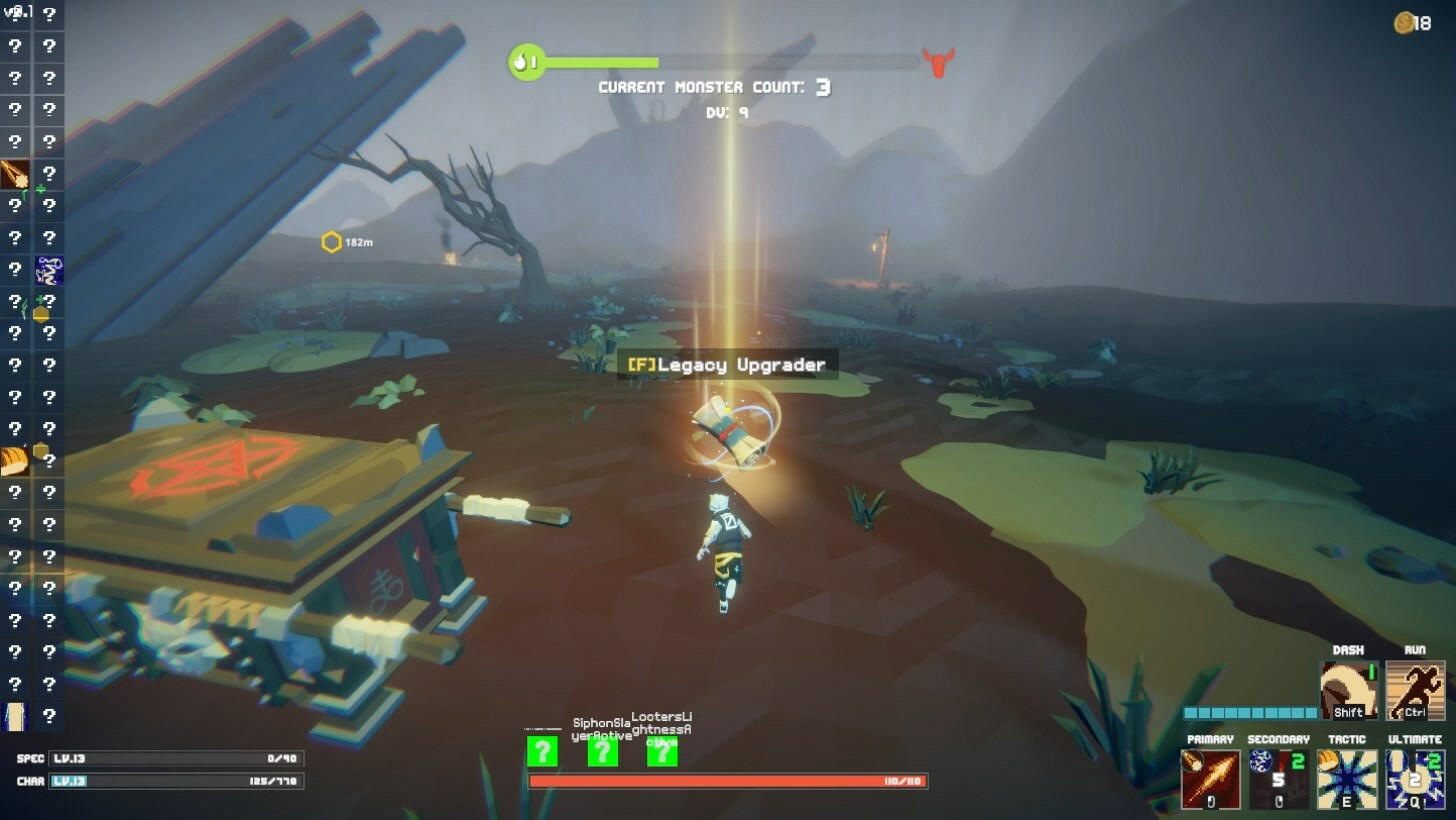Click the green droplet stage icon
This screenshot has width=1456, height=820.
[x=525, y=62]
